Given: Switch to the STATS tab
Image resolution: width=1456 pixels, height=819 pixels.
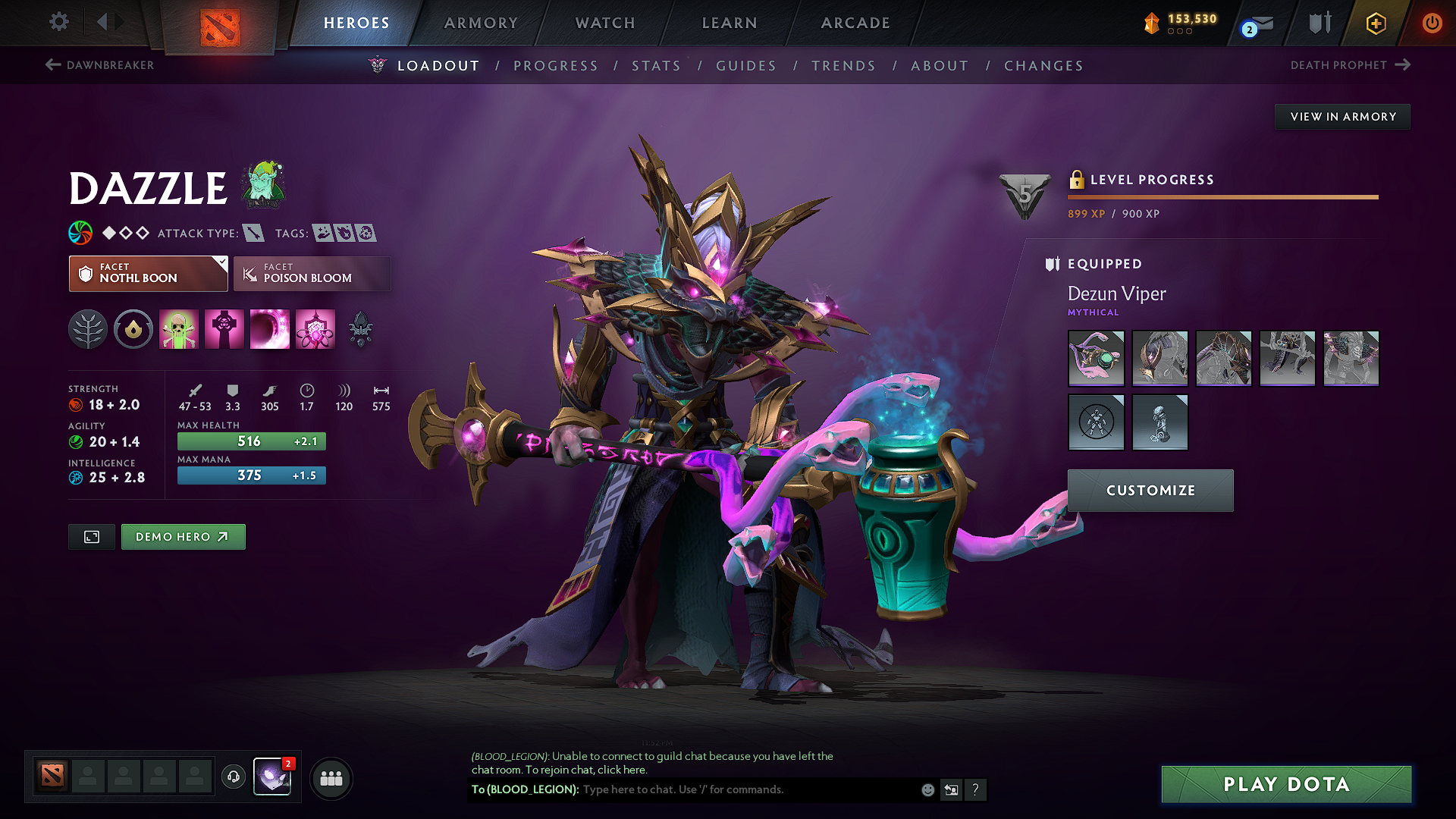Looking at the screenshot, I should pos(656,66).
